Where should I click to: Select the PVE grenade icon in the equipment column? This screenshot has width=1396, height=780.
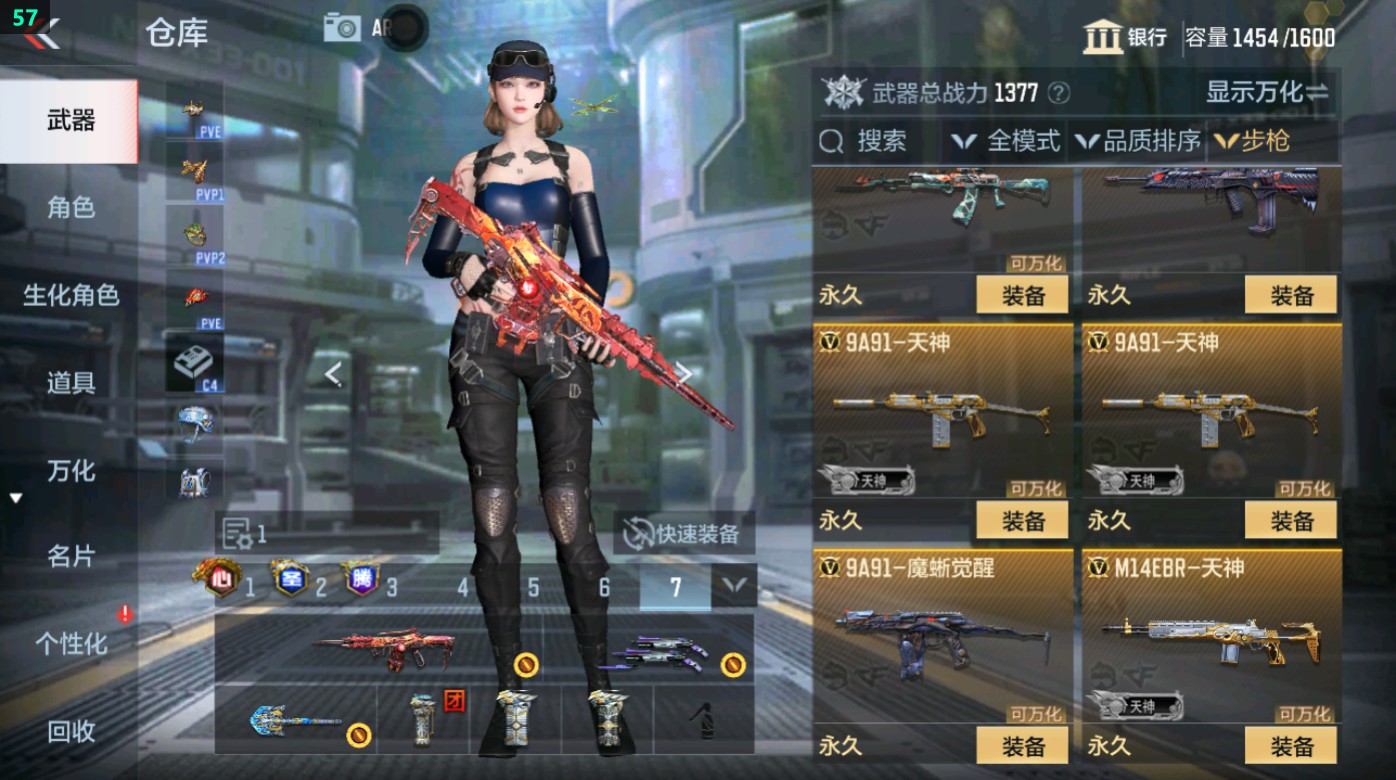pyautogui.click(x=191, y=108)
